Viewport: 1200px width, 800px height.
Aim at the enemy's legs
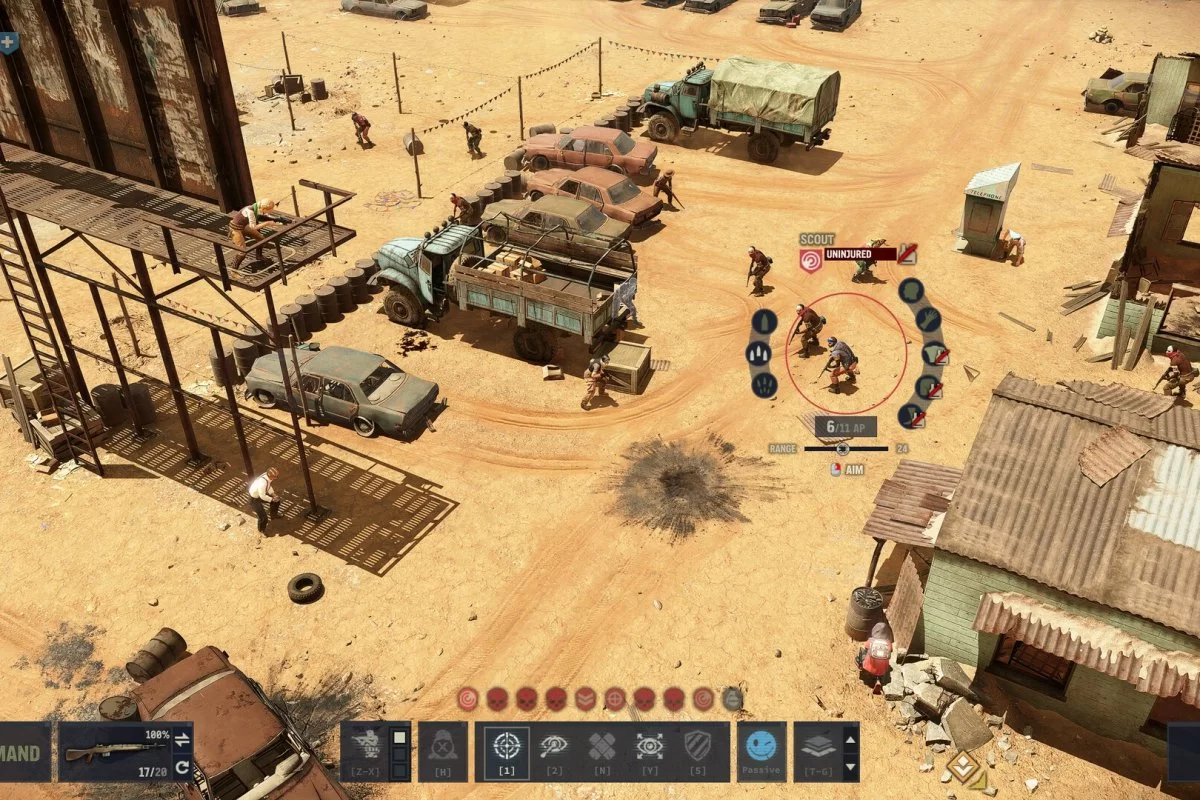pos(910,415)
